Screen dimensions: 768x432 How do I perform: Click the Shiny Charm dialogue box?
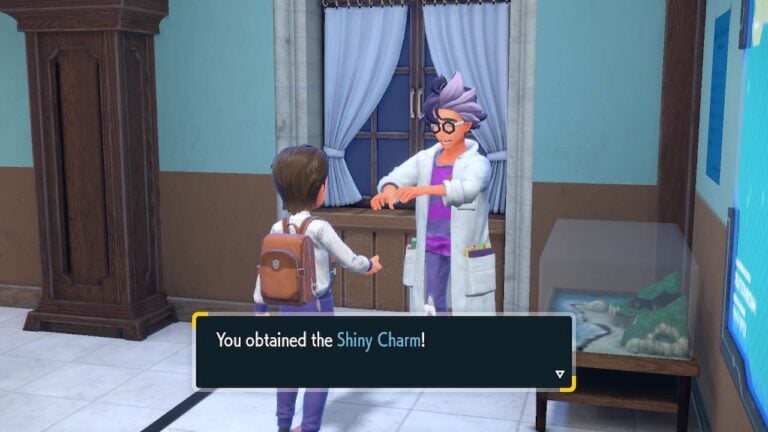pos(383,351)
